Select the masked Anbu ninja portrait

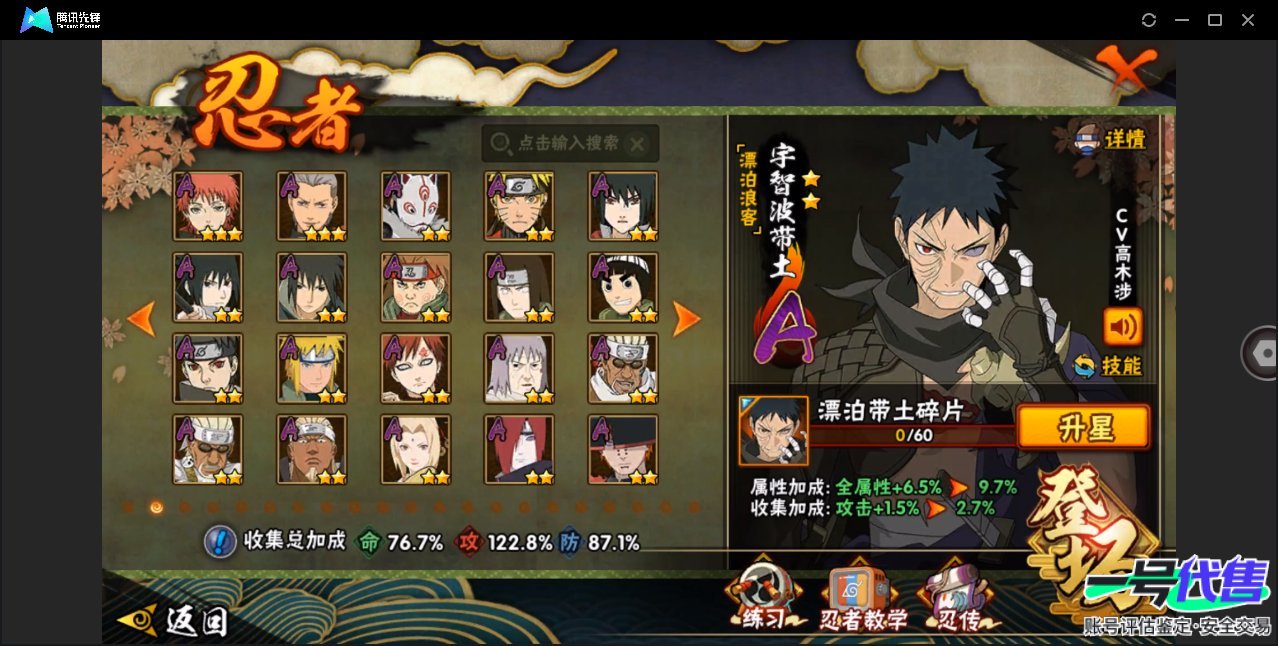(x=416, y=206)
